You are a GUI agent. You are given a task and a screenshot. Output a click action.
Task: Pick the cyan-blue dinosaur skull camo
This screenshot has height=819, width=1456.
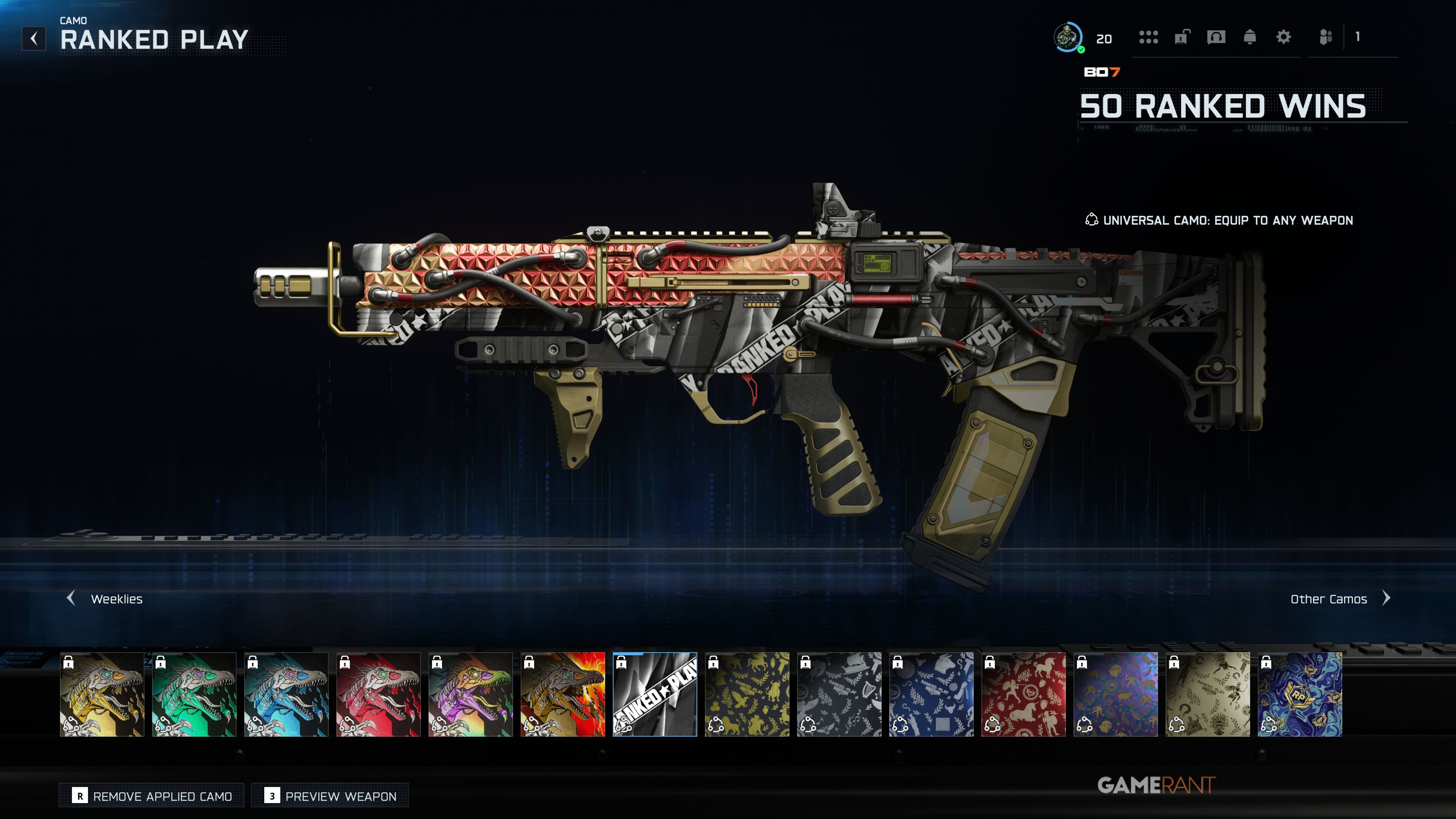(286, 694)
